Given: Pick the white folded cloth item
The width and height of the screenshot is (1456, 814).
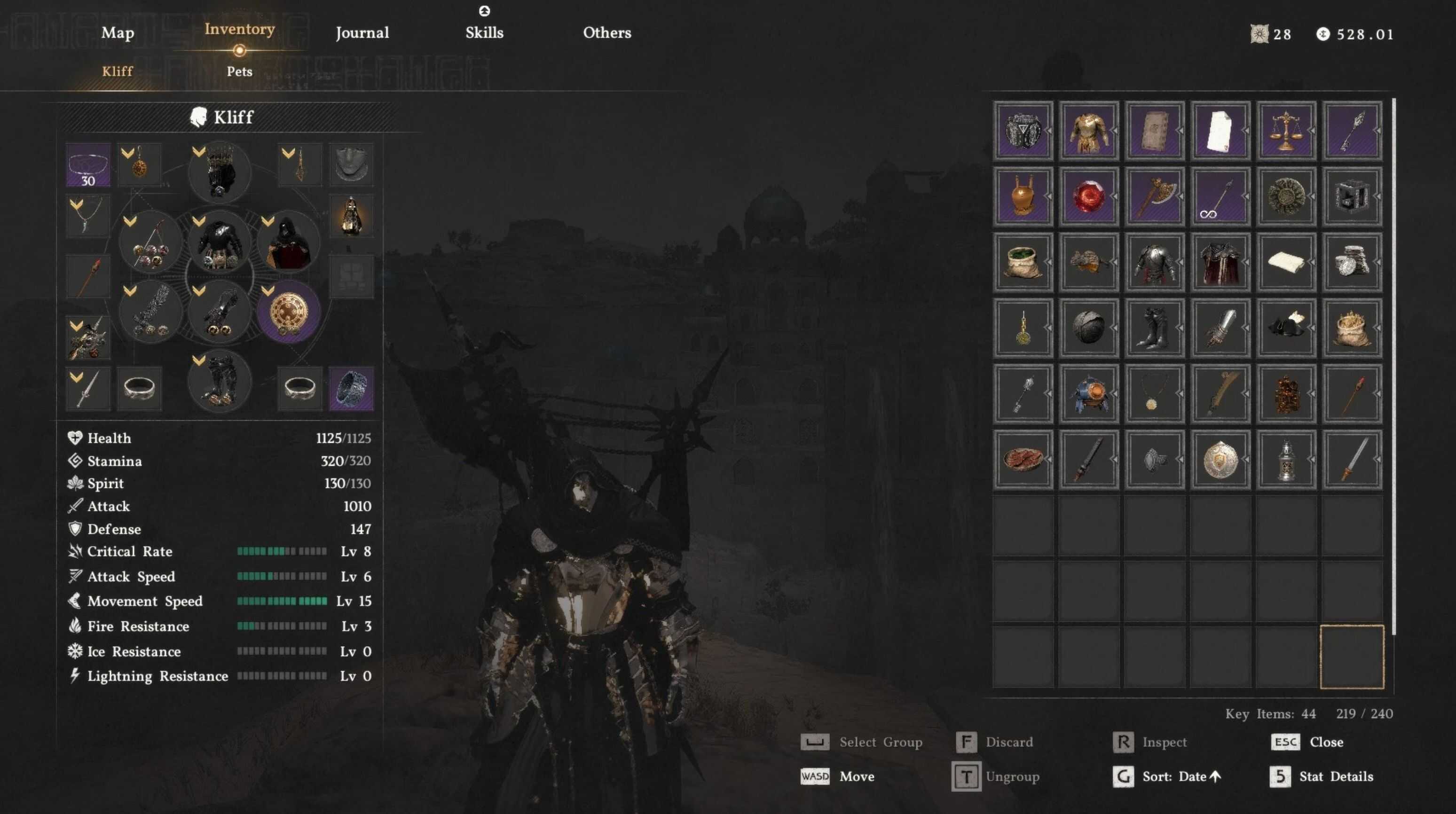Looking at the screenshot, I should 1286,262.
